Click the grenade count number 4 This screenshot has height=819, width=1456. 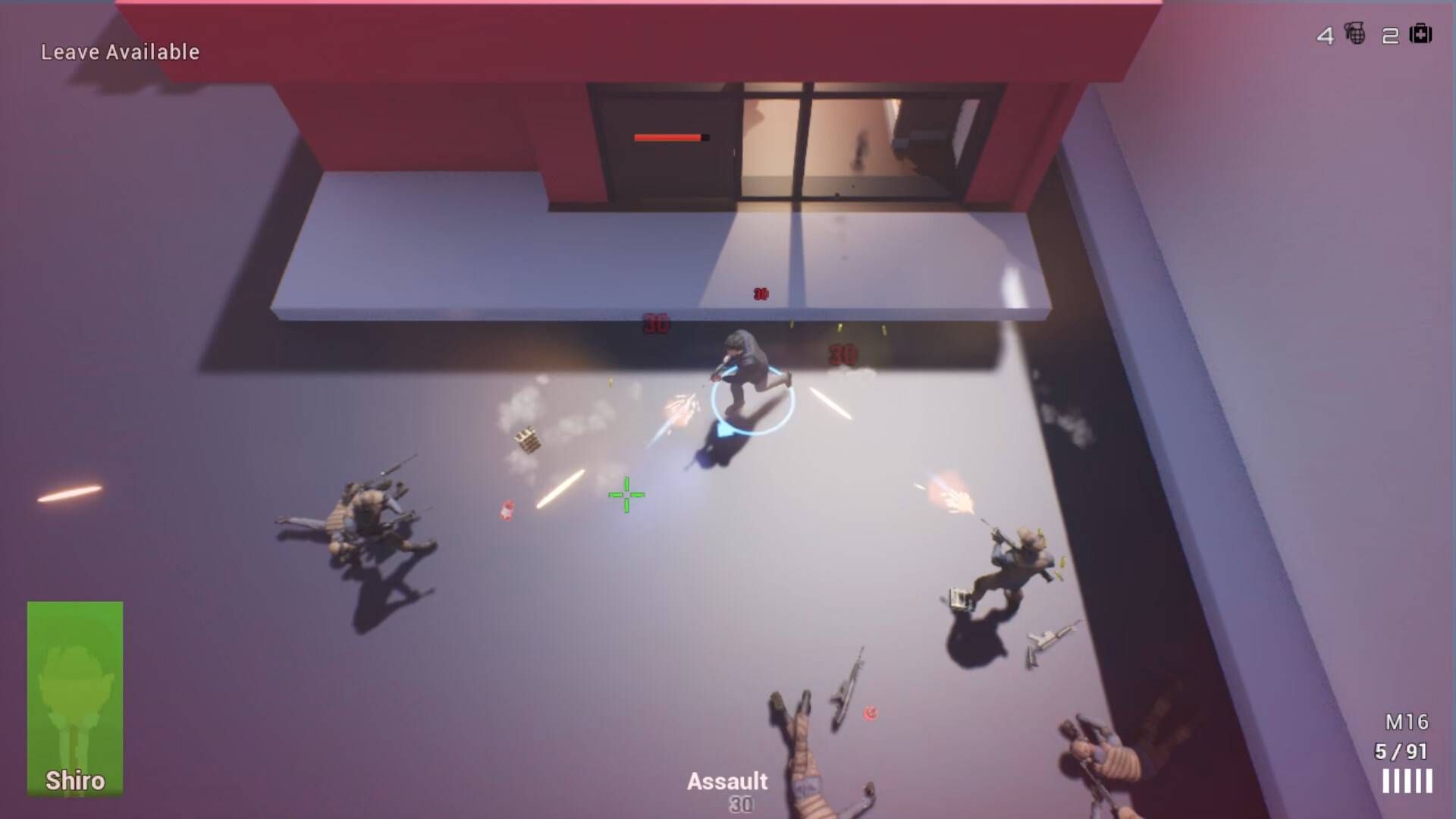pyautogui.click(x=1327, y=35)
